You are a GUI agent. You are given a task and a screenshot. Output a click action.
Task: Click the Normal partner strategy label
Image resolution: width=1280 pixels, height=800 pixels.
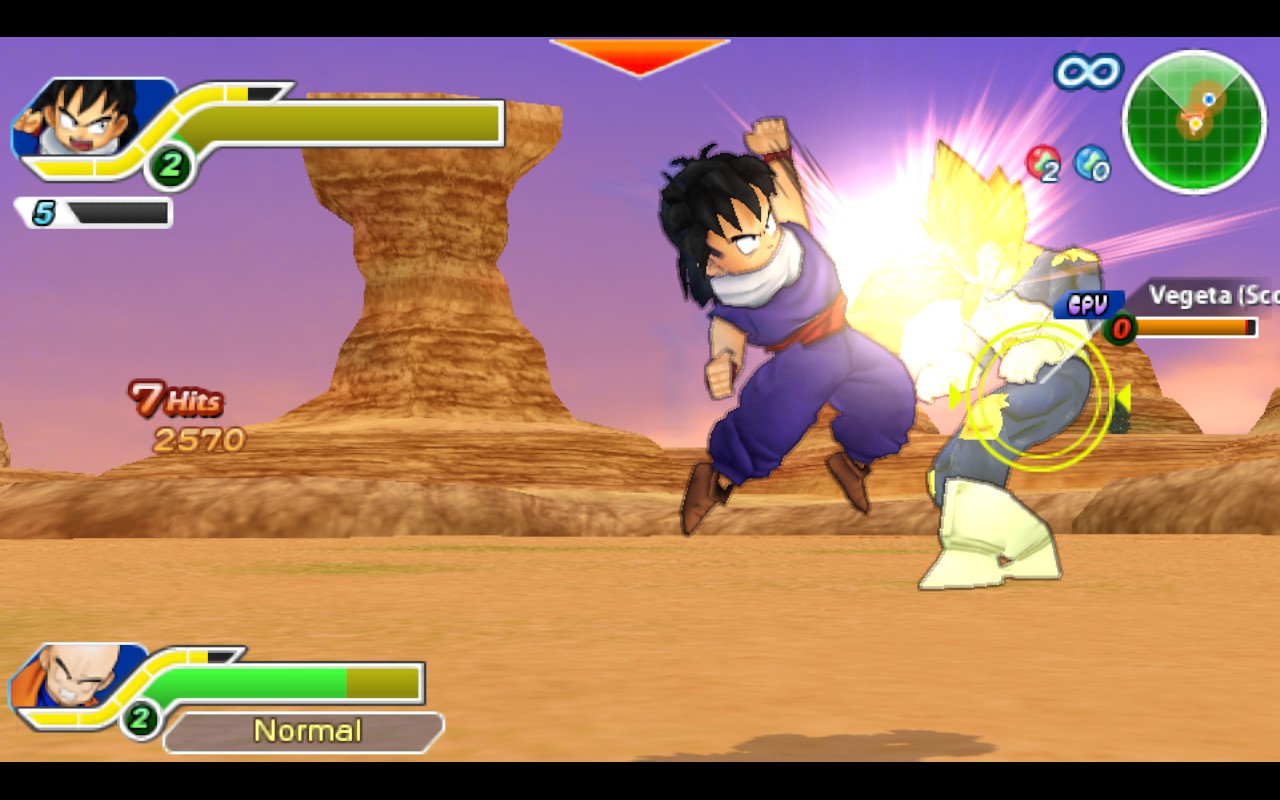click(x=305, y=731)
